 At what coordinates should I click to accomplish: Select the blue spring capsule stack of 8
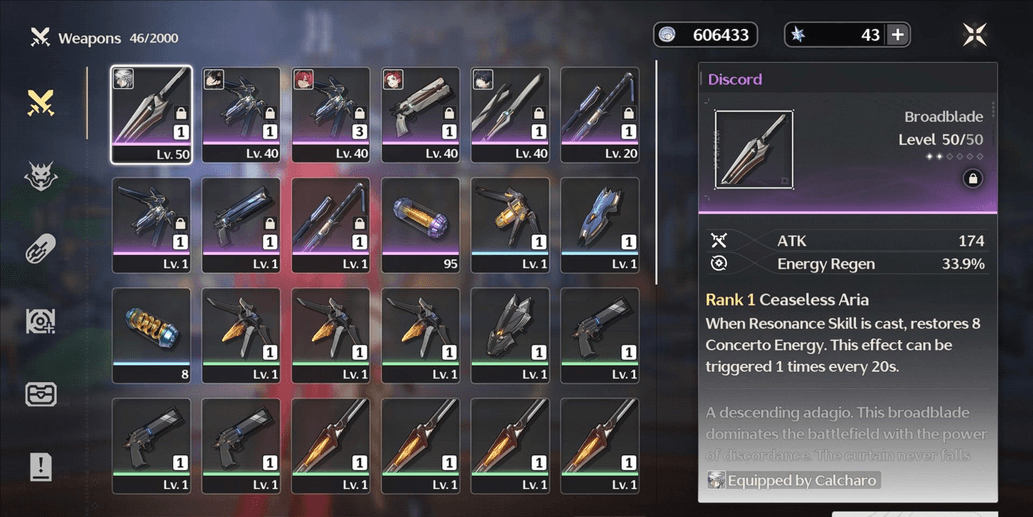151,335
